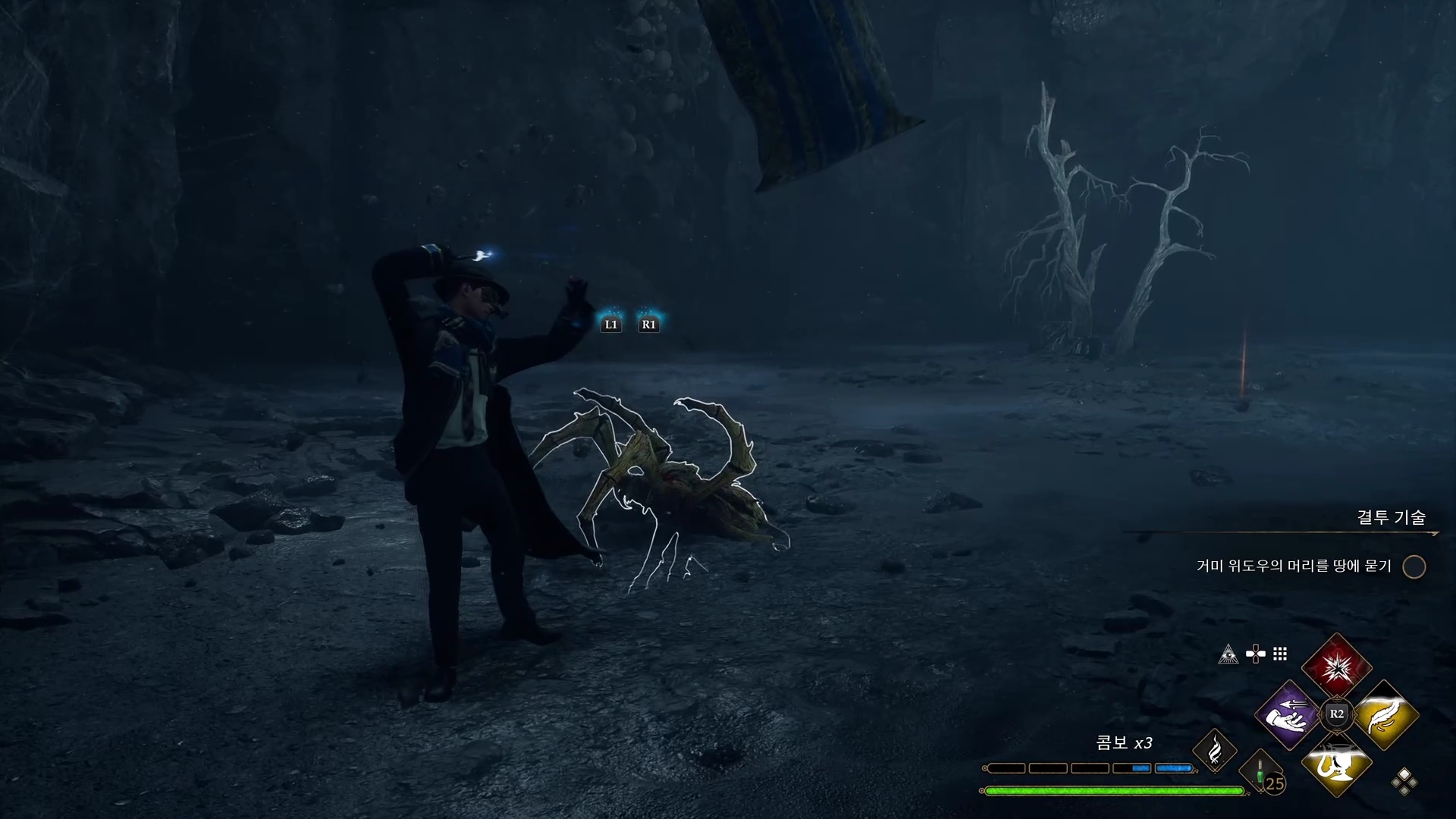Activate the purple hand pull spell

coord(1288,714)
